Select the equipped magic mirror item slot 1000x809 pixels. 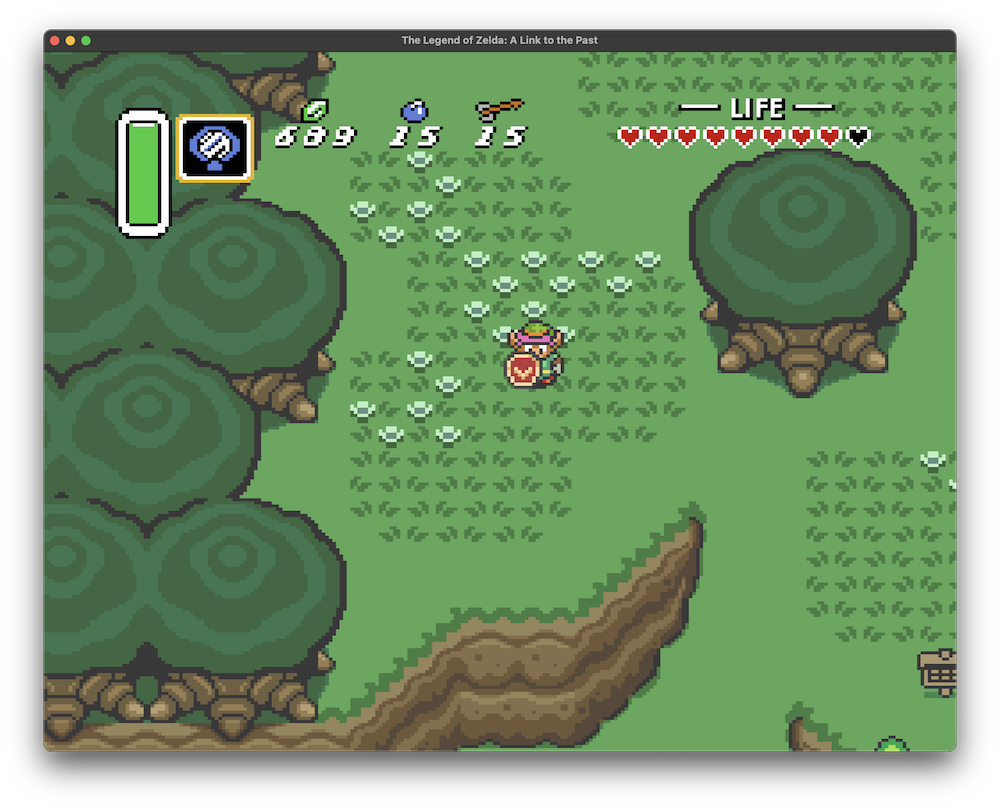click(214, 148)
